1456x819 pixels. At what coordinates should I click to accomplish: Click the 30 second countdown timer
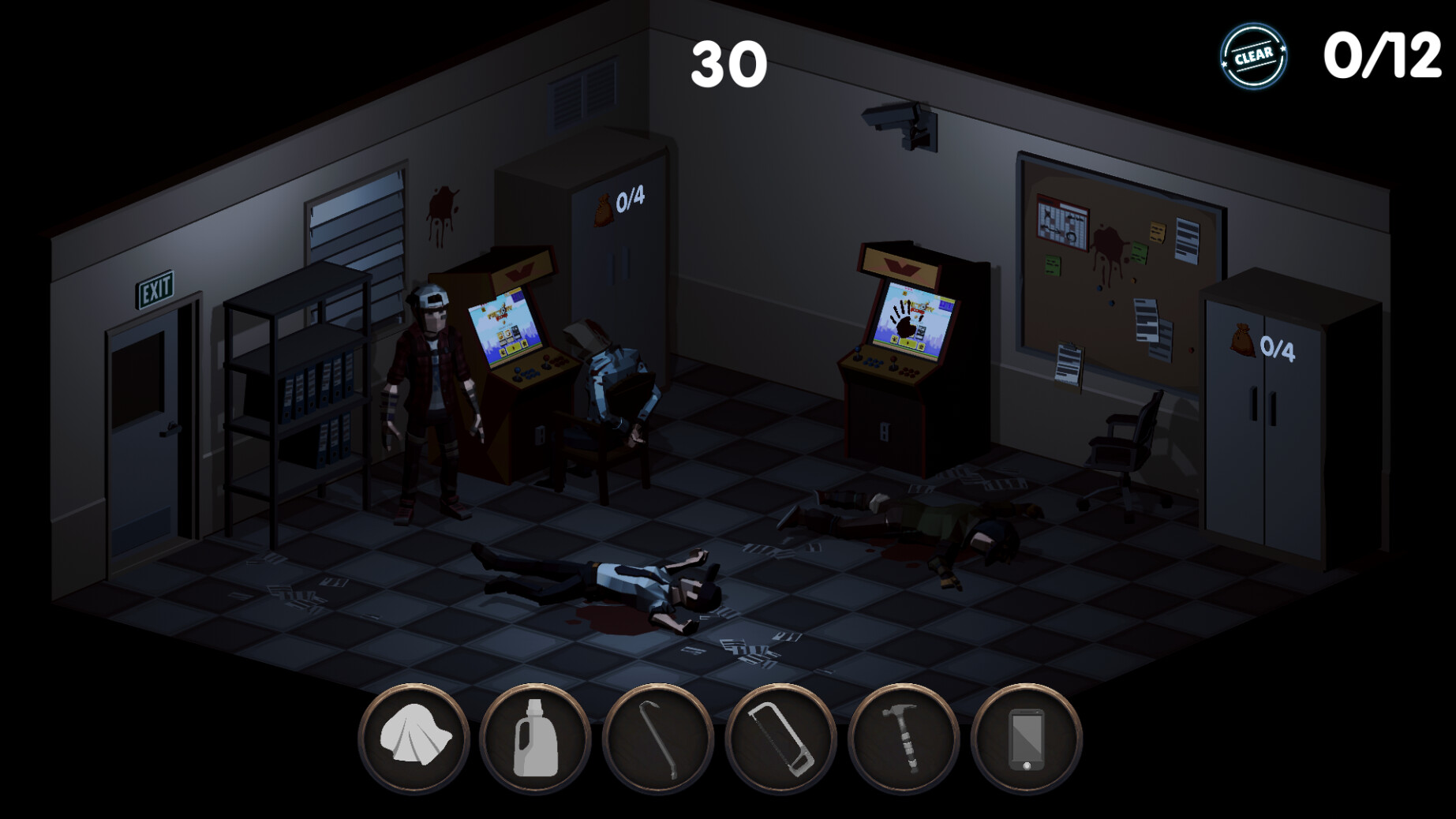click(x=730, y=65)
